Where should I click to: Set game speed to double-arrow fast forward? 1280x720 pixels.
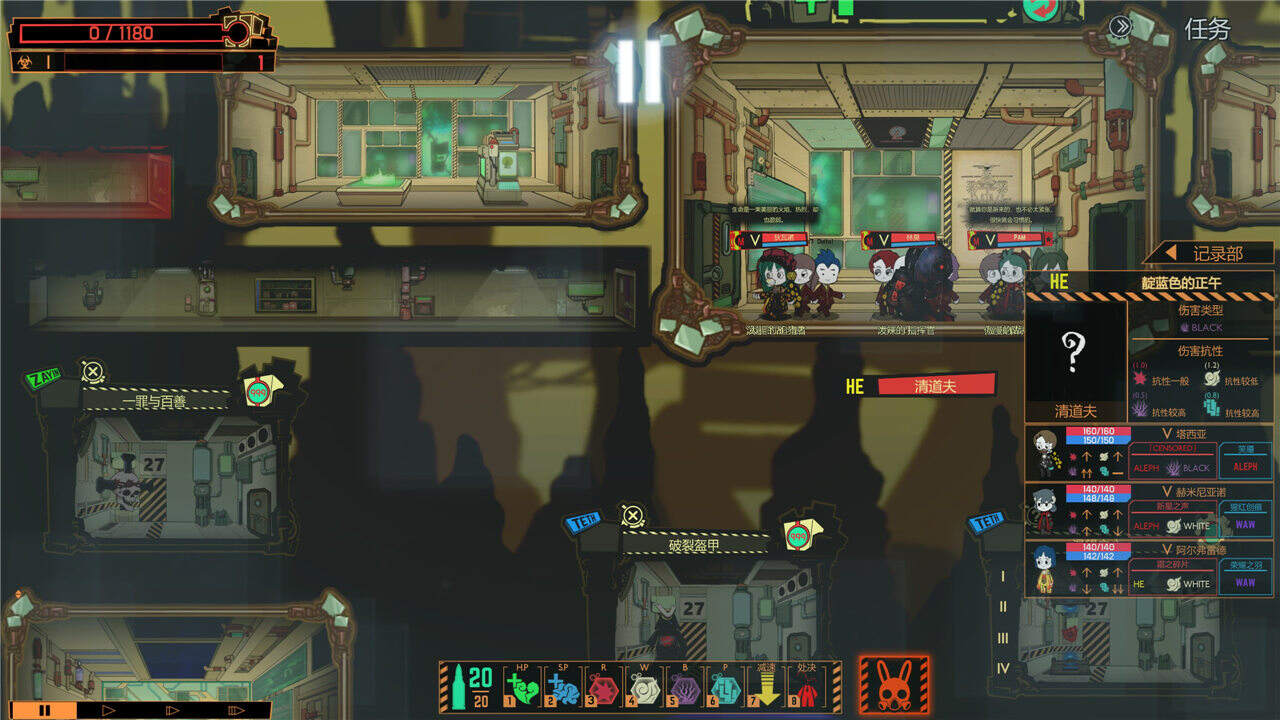(173, 710)
